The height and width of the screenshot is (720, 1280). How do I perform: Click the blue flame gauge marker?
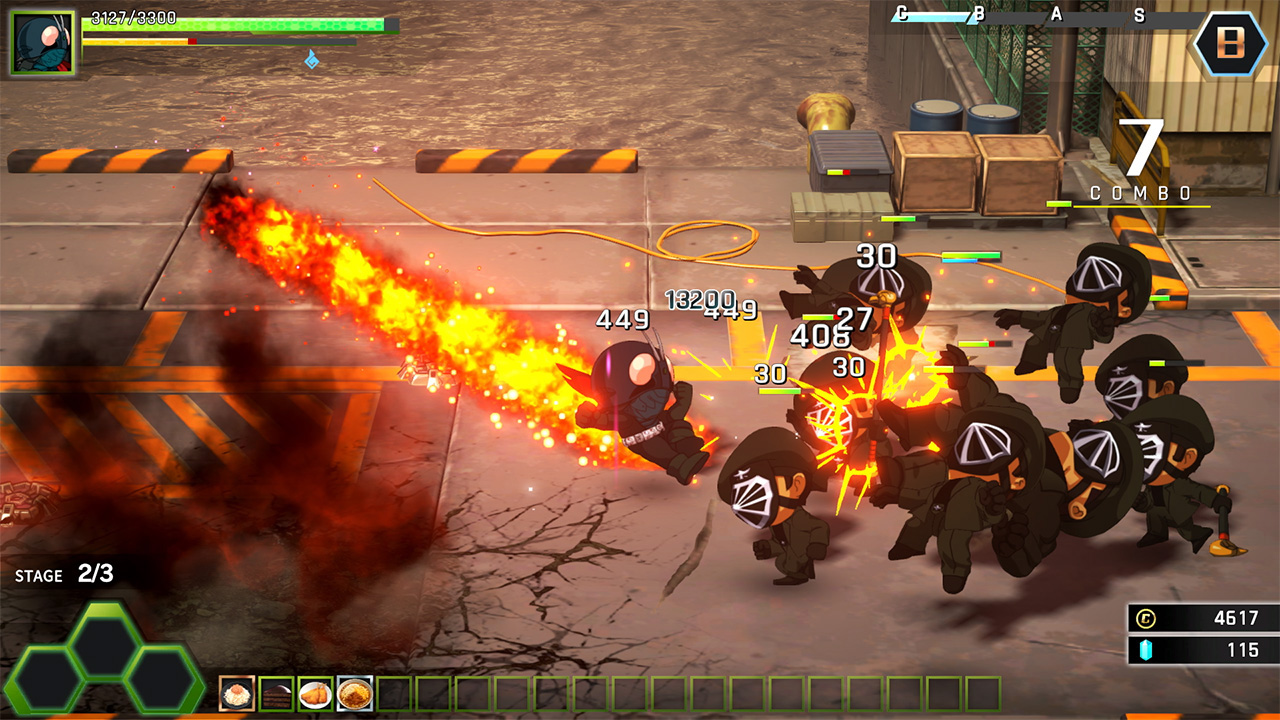[x=312, y=60]
